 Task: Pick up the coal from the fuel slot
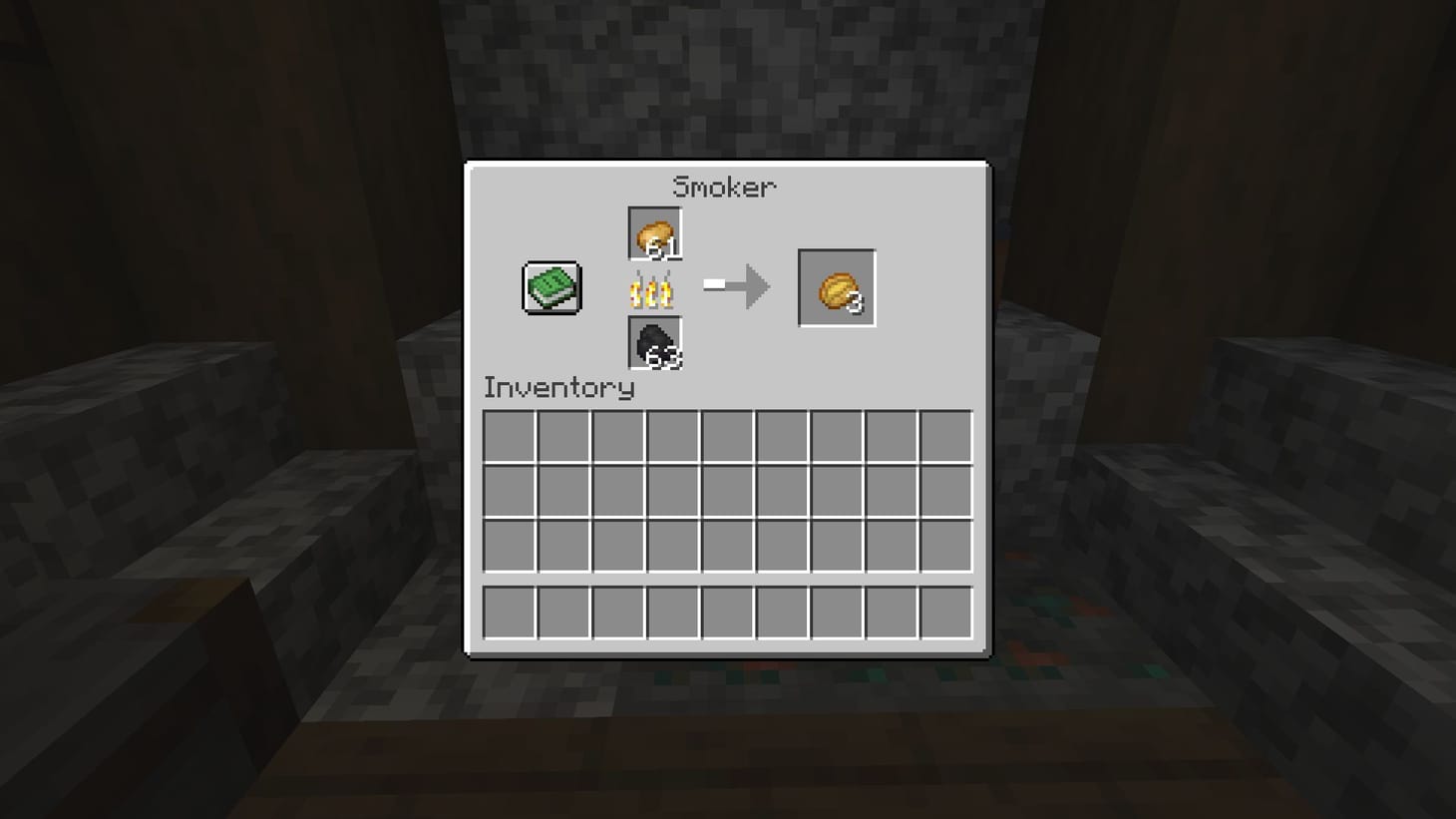point(653,344)
